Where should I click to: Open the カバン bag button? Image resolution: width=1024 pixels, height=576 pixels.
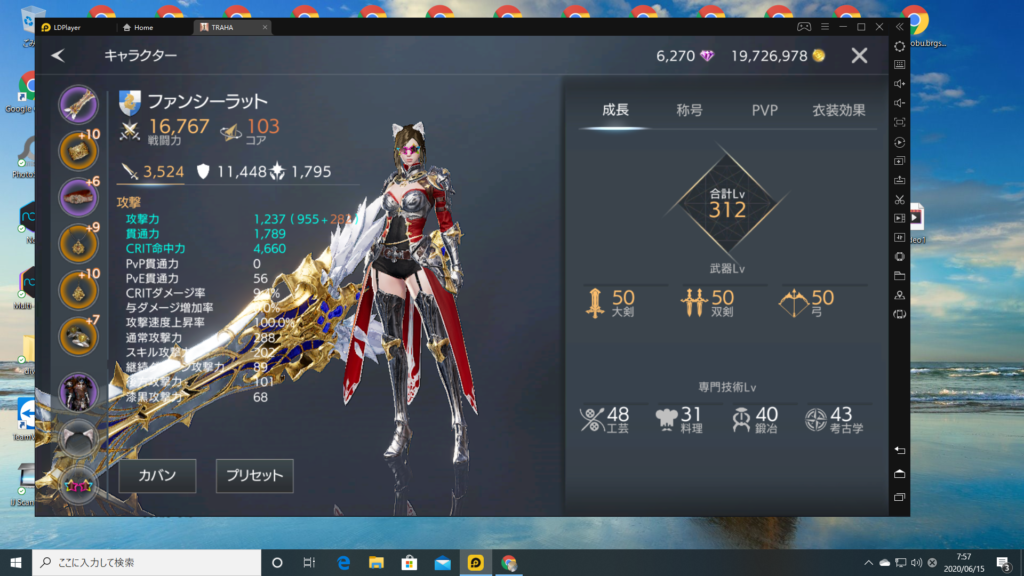[x=157, y=476]
